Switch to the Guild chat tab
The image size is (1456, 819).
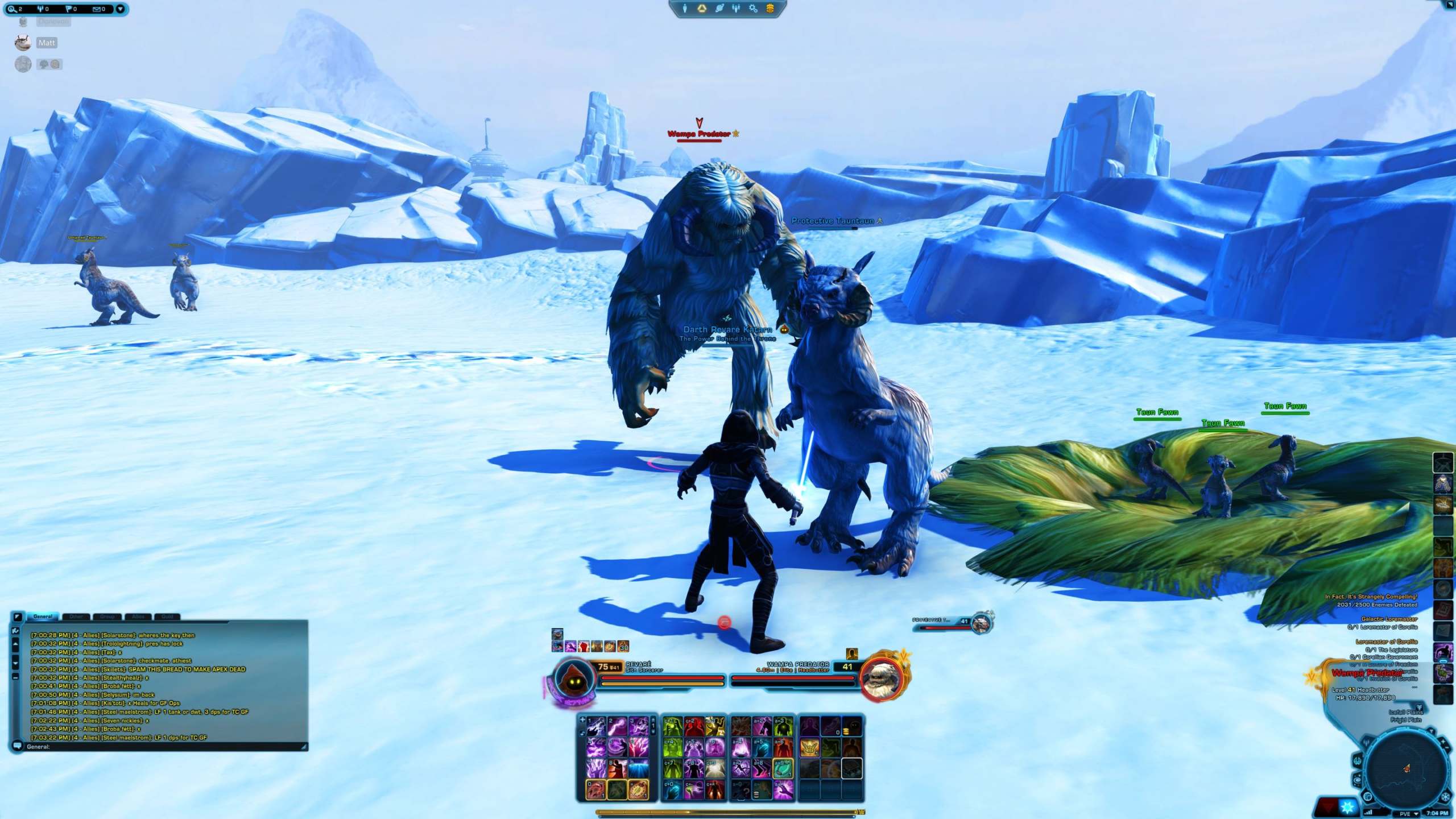click(x=167, y=617)
